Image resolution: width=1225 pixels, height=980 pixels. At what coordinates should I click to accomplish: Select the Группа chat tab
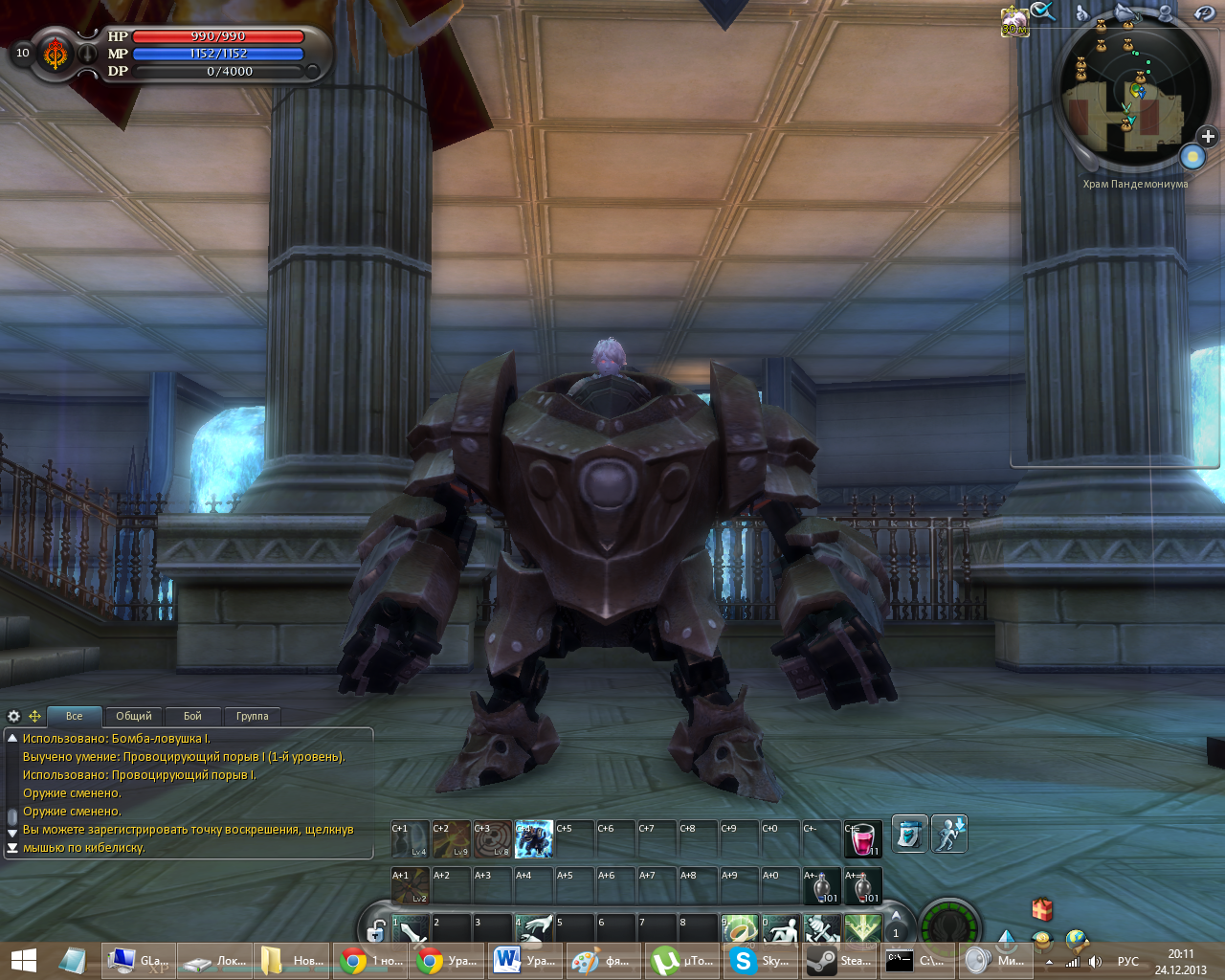point(252,716)
